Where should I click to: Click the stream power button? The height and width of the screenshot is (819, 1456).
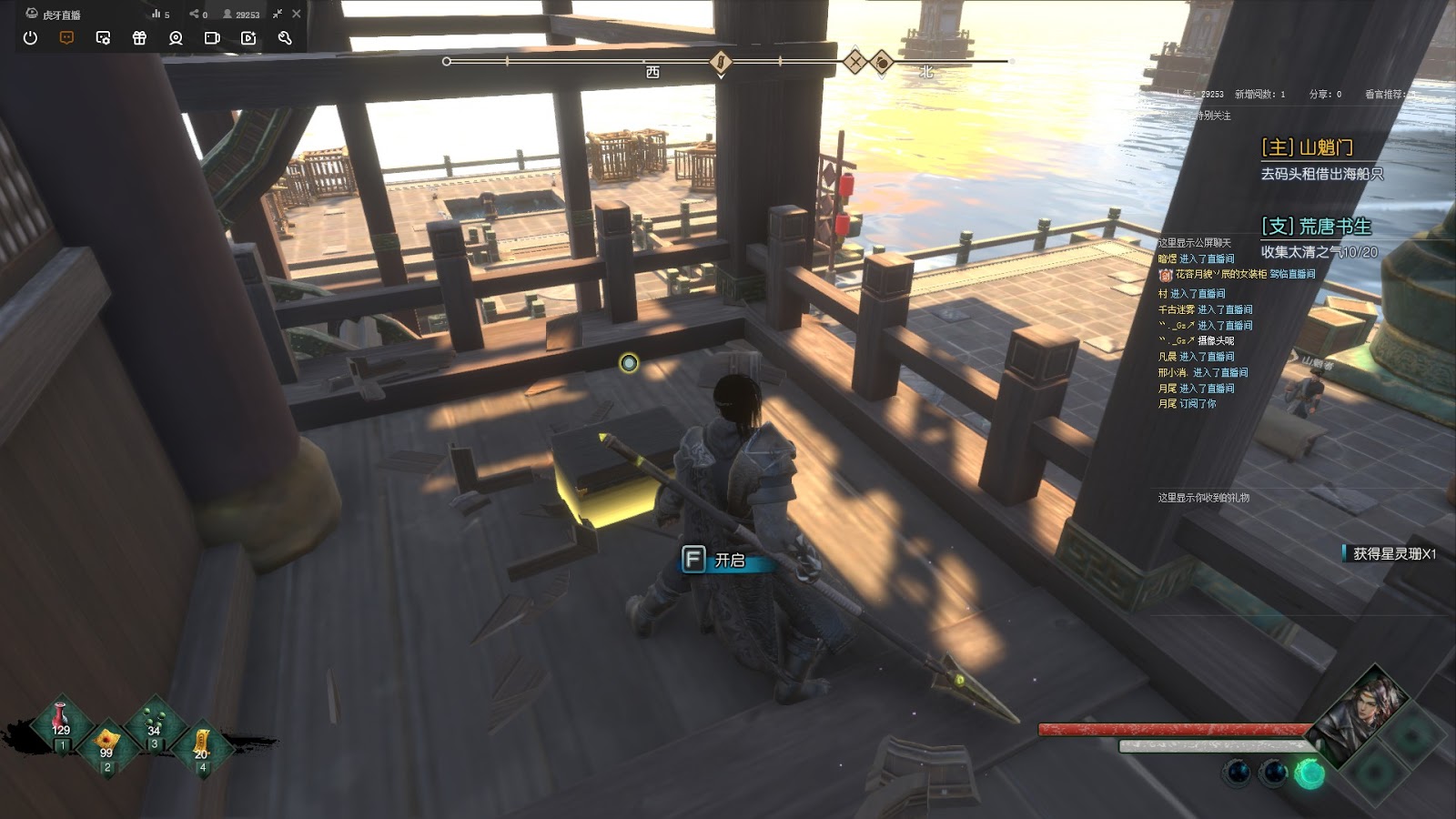coord(30,38)
